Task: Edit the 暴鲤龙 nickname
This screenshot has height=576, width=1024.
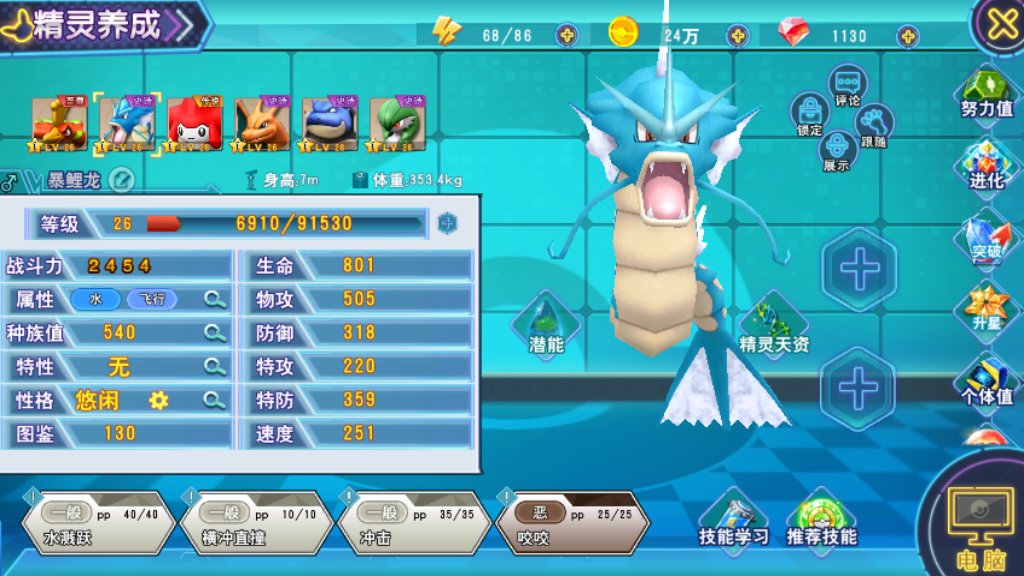Action: click(121, 180)
